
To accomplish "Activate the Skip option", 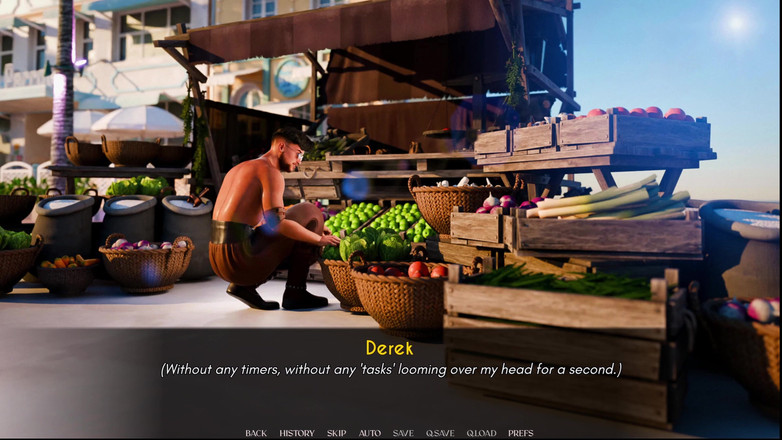I will (337, 433).
